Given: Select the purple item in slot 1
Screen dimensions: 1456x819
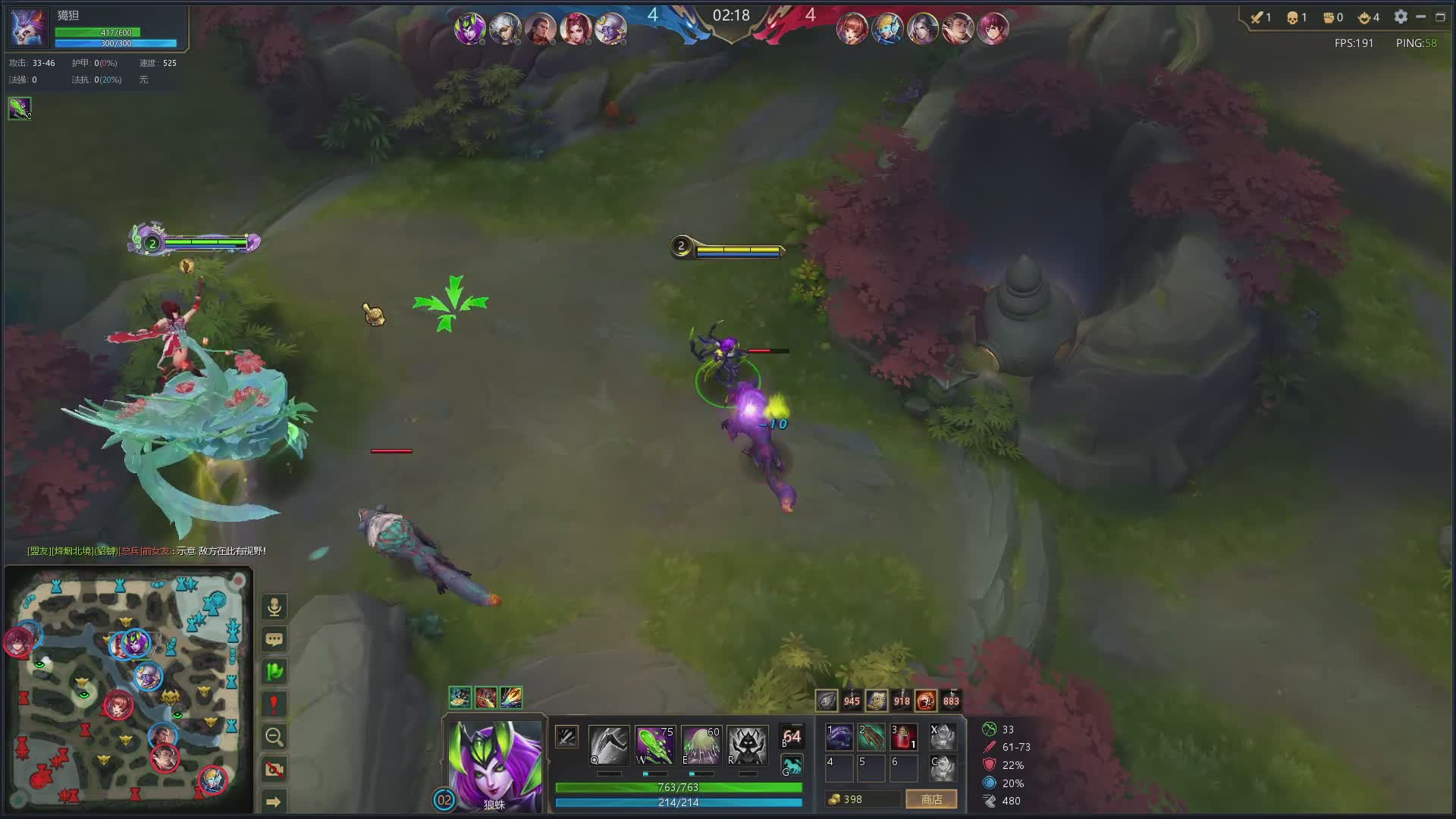Looking at the screenshot, I should [x=839, y=737].
